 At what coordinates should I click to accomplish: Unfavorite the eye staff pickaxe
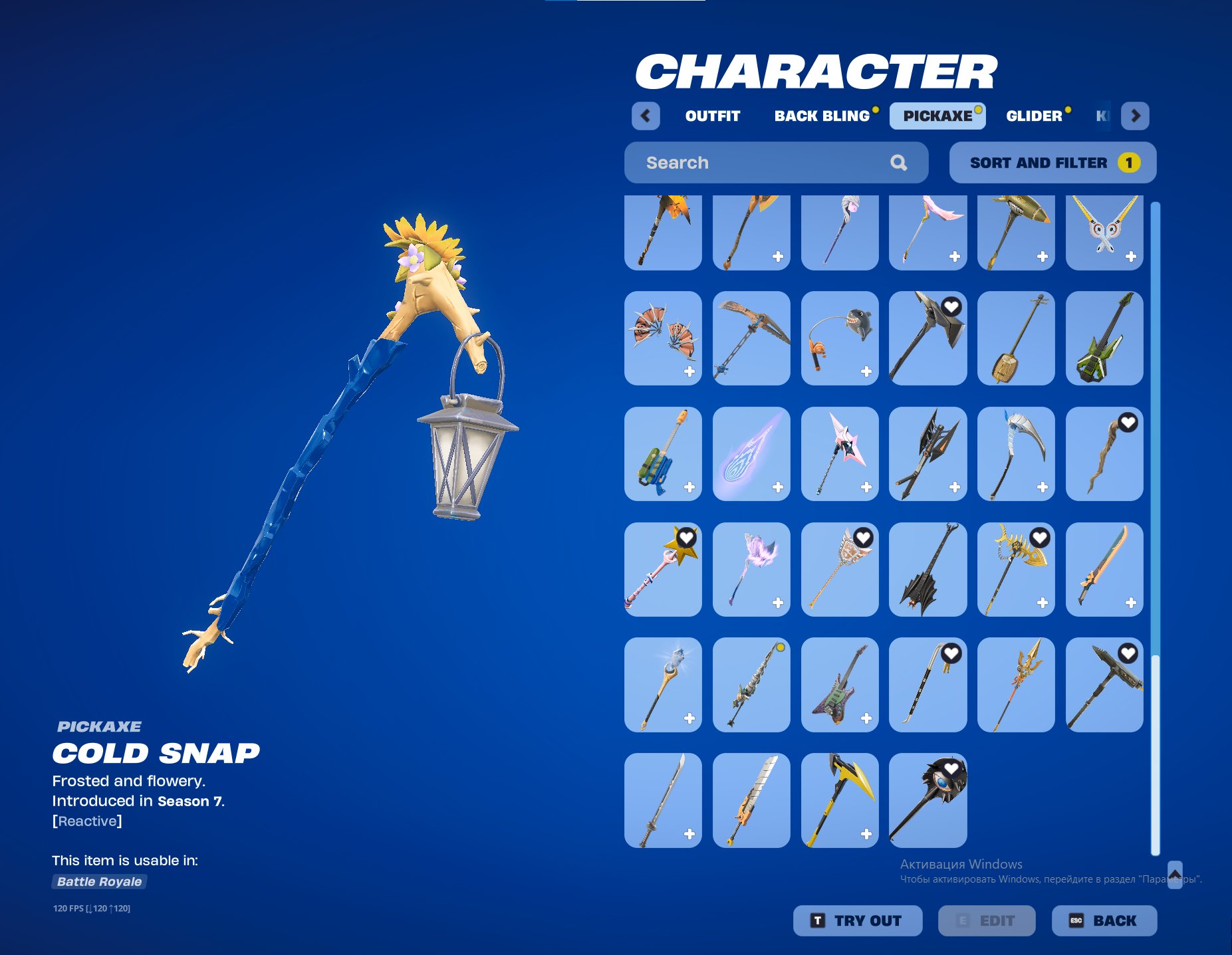pos(951,770)
